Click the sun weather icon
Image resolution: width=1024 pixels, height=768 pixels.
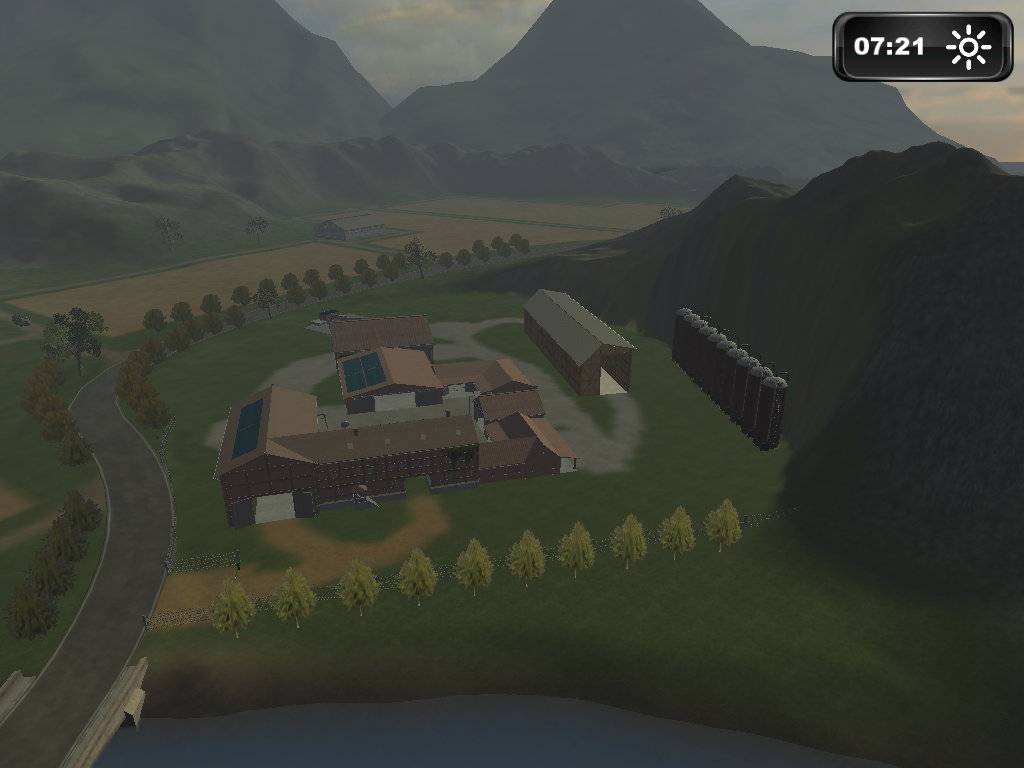(x=968, y=47)
